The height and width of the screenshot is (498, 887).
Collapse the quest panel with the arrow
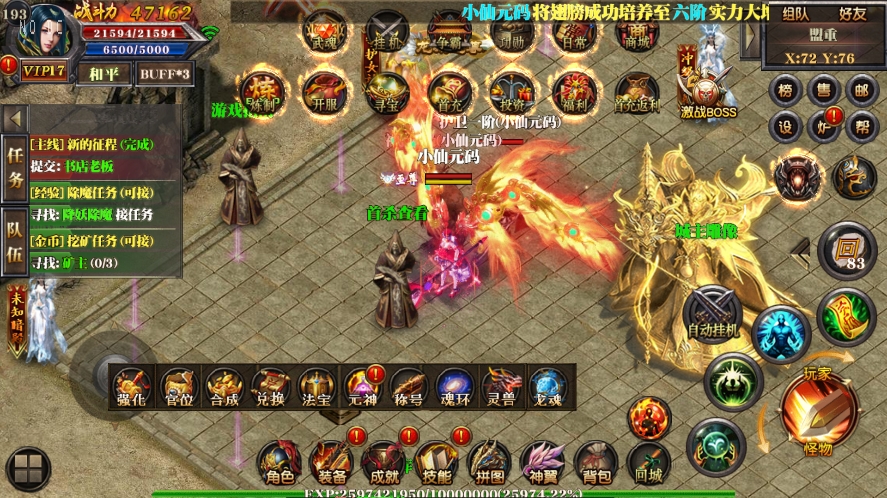point(15,119)
